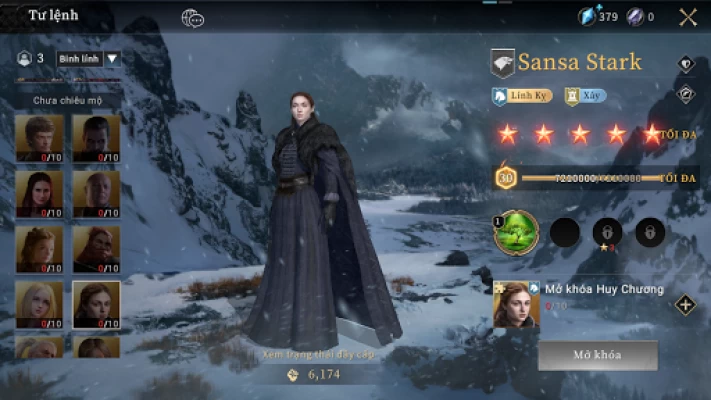Select the blonde long-haired woman portrait

pyautogui.click(x=39, y=304)
